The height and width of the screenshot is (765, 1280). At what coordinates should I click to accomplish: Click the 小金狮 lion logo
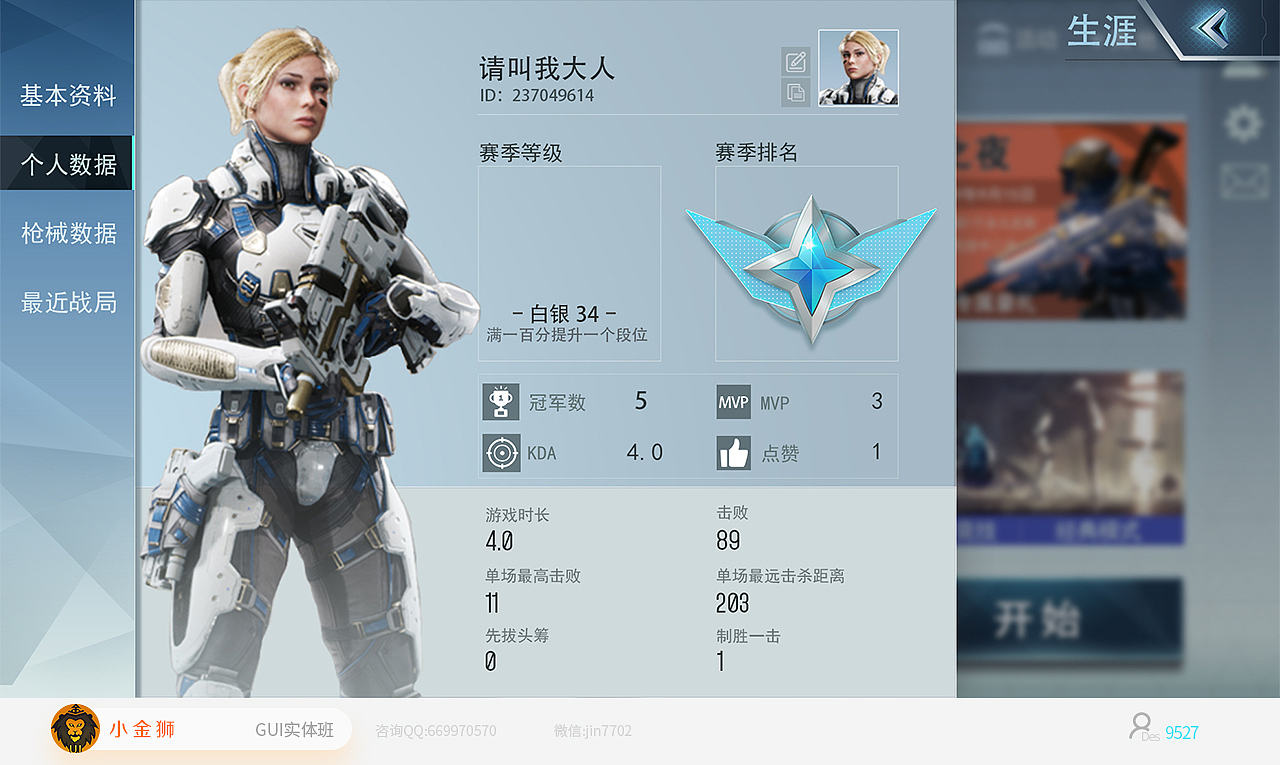73,729
